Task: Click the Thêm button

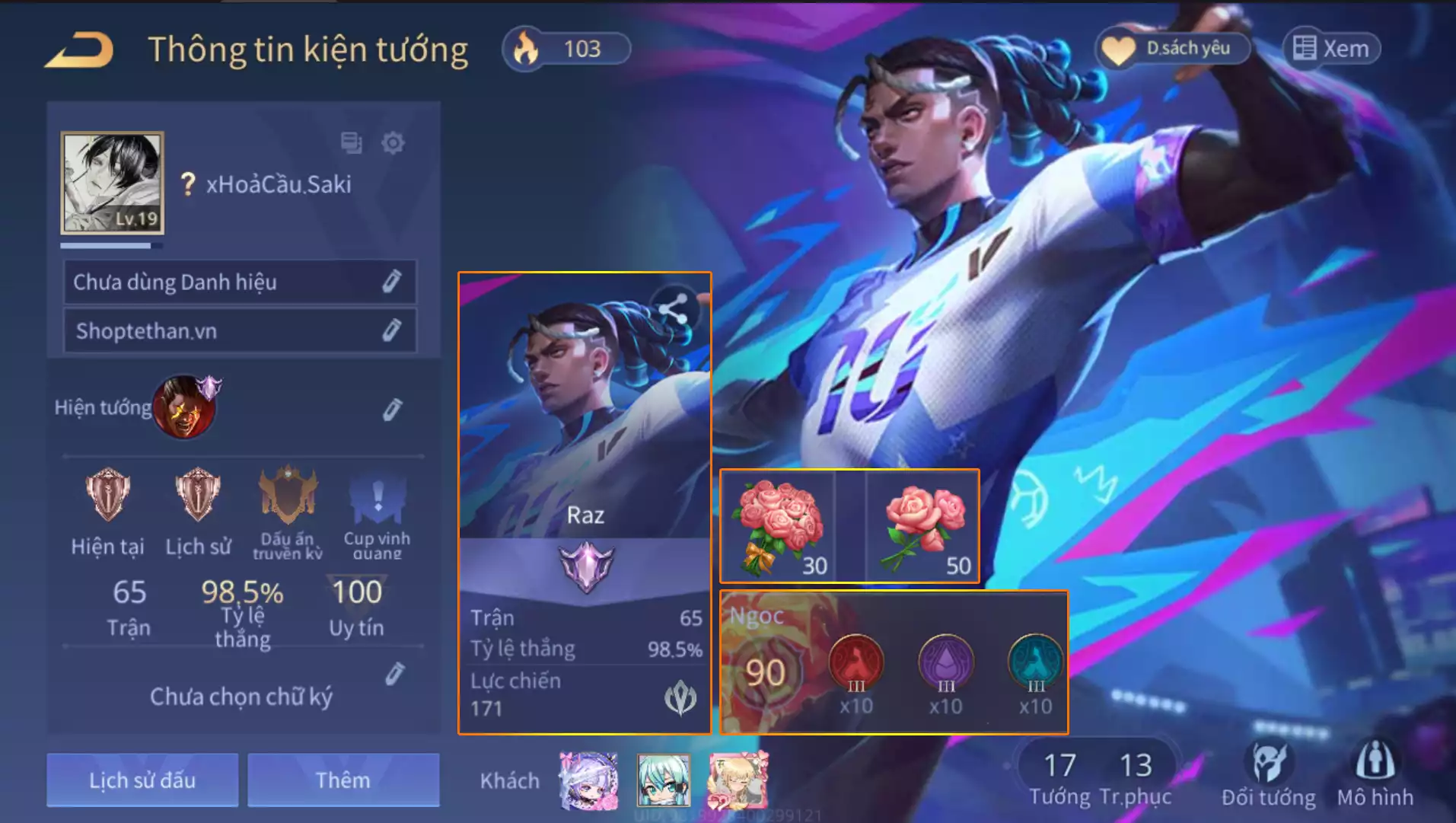Action: click(x=343, y=780)
